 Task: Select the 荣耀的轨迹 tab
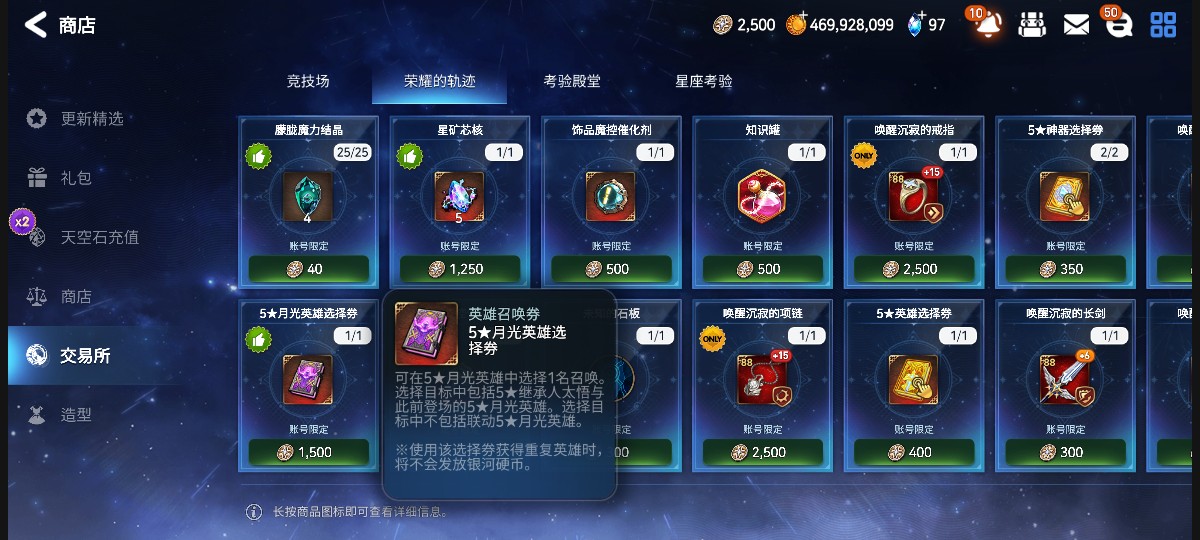(x=438, y=81)
